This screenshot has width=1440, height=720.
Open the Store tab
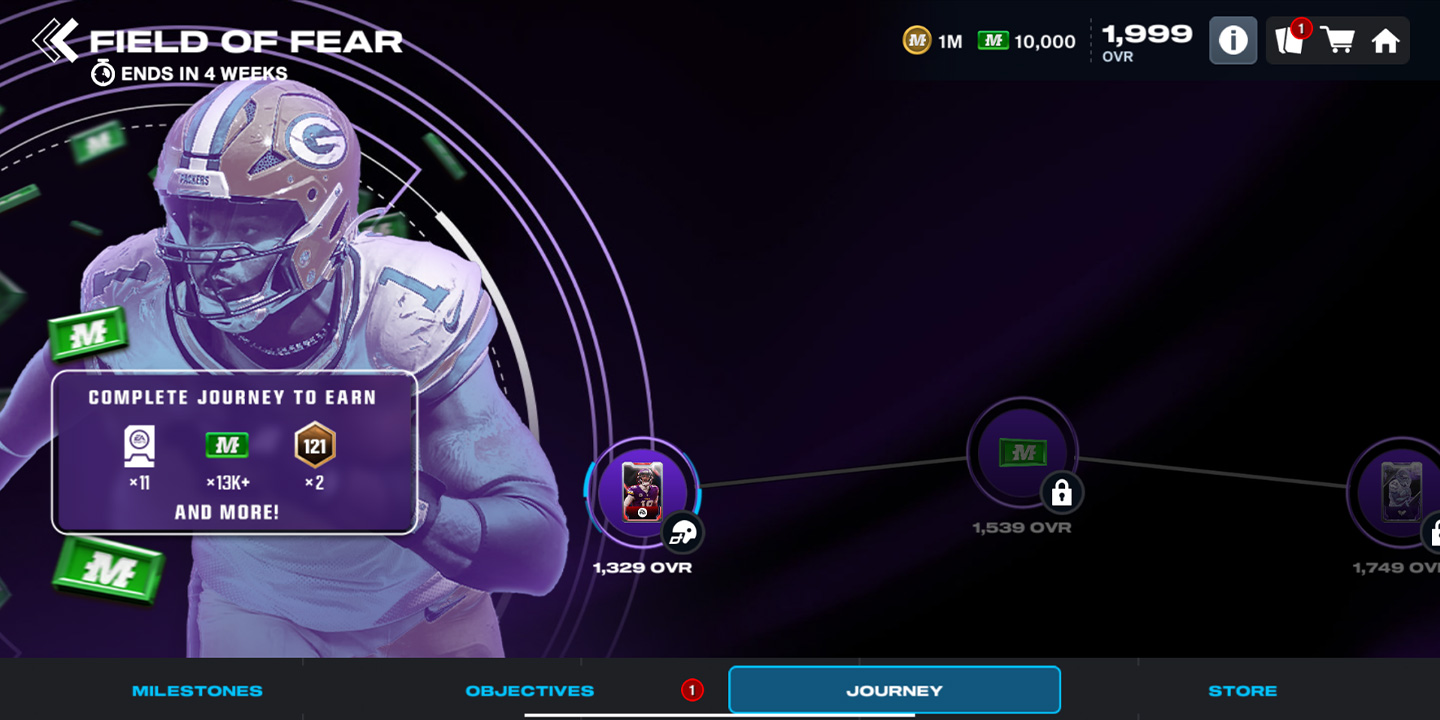pyautogui.click(x=1242, y=690)
